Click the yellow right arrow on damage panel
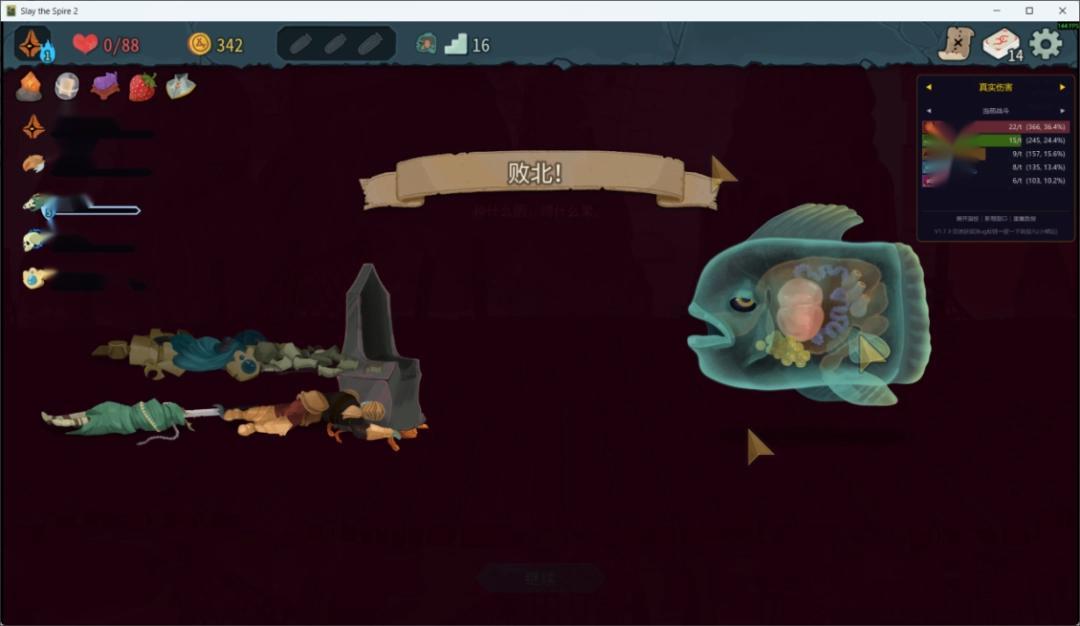The width and height of the screenshot is (1080, 626). [x=1063, y=87]
